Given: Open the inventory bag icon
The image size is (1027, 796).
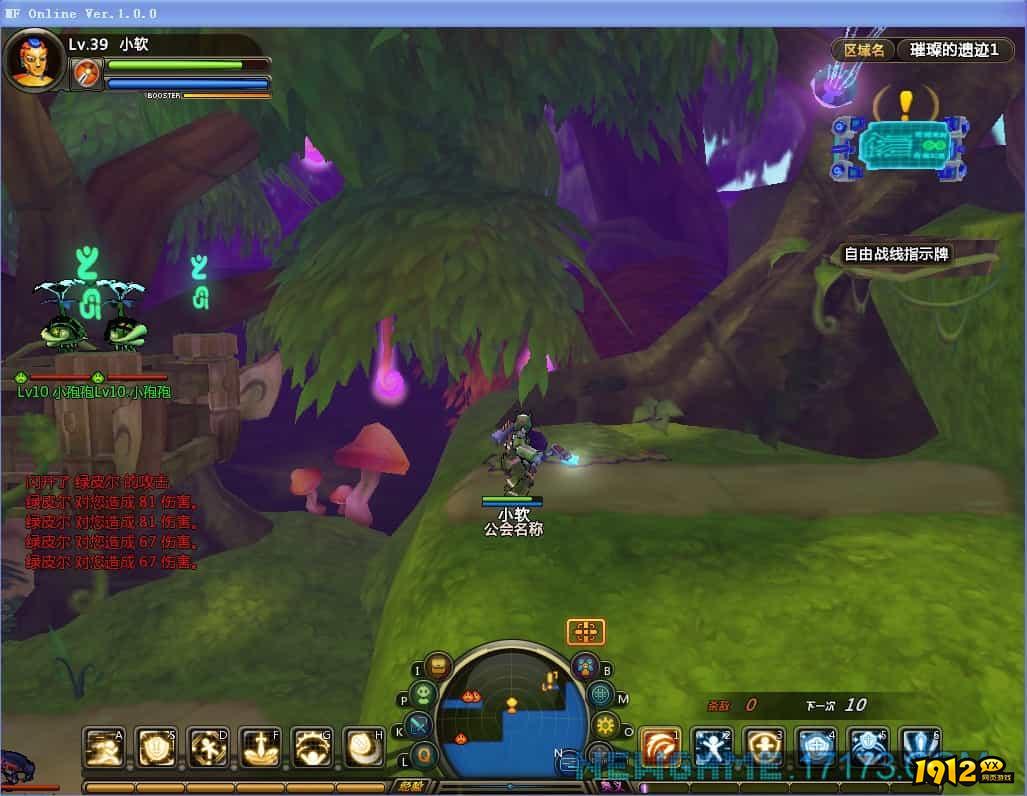Looking at the screenshot, I should click(x=437, y=666).
